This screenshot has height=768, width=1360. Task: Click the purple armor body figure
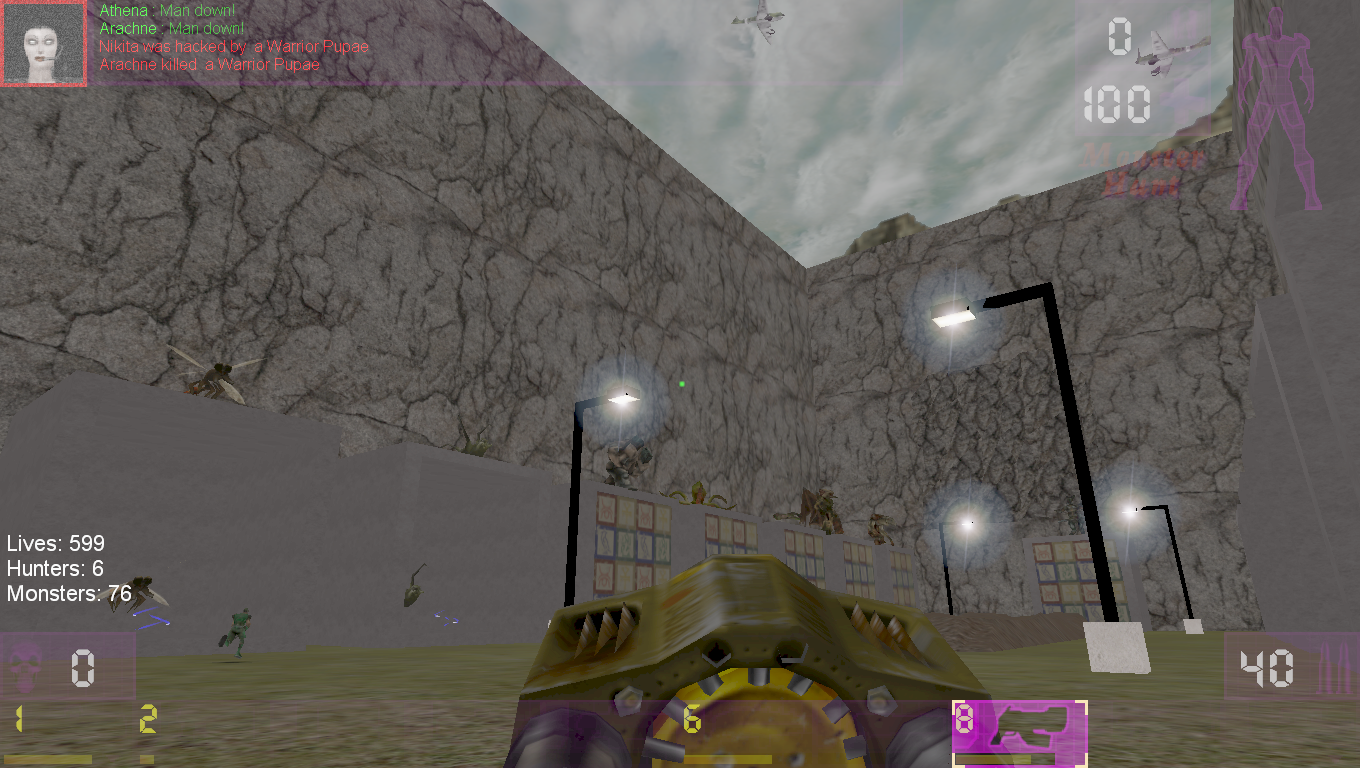[1280, 110]
